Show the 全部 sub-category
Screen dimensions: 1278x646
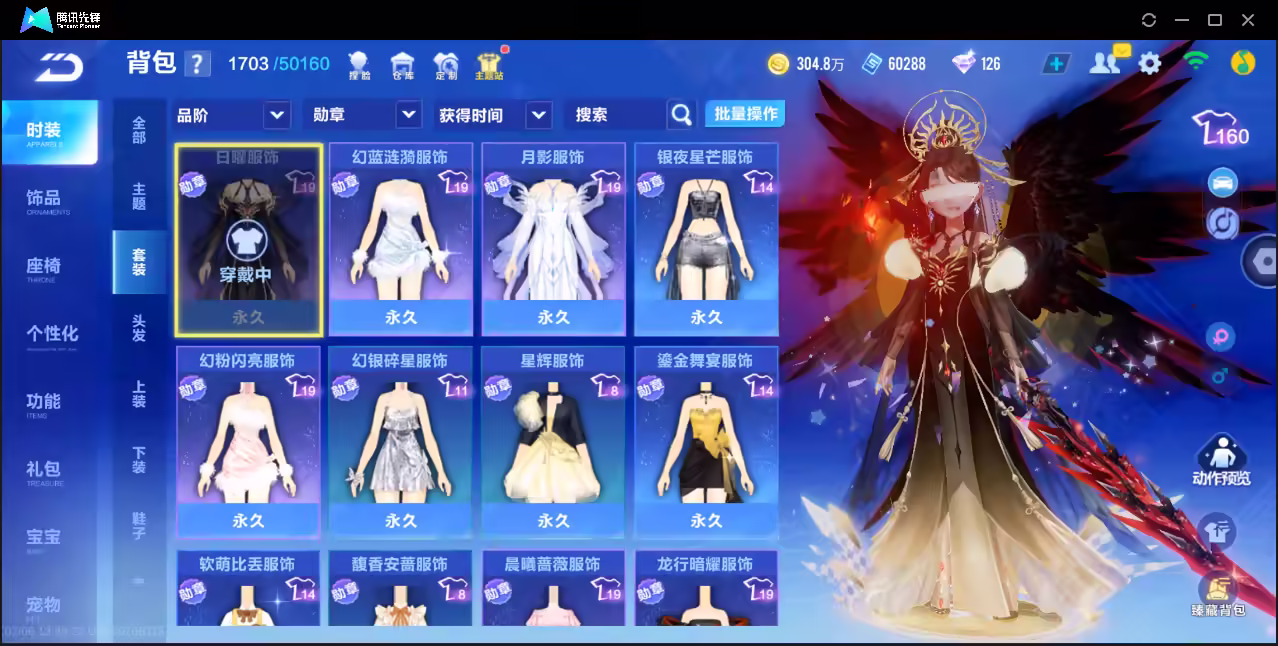pos(139,130)
